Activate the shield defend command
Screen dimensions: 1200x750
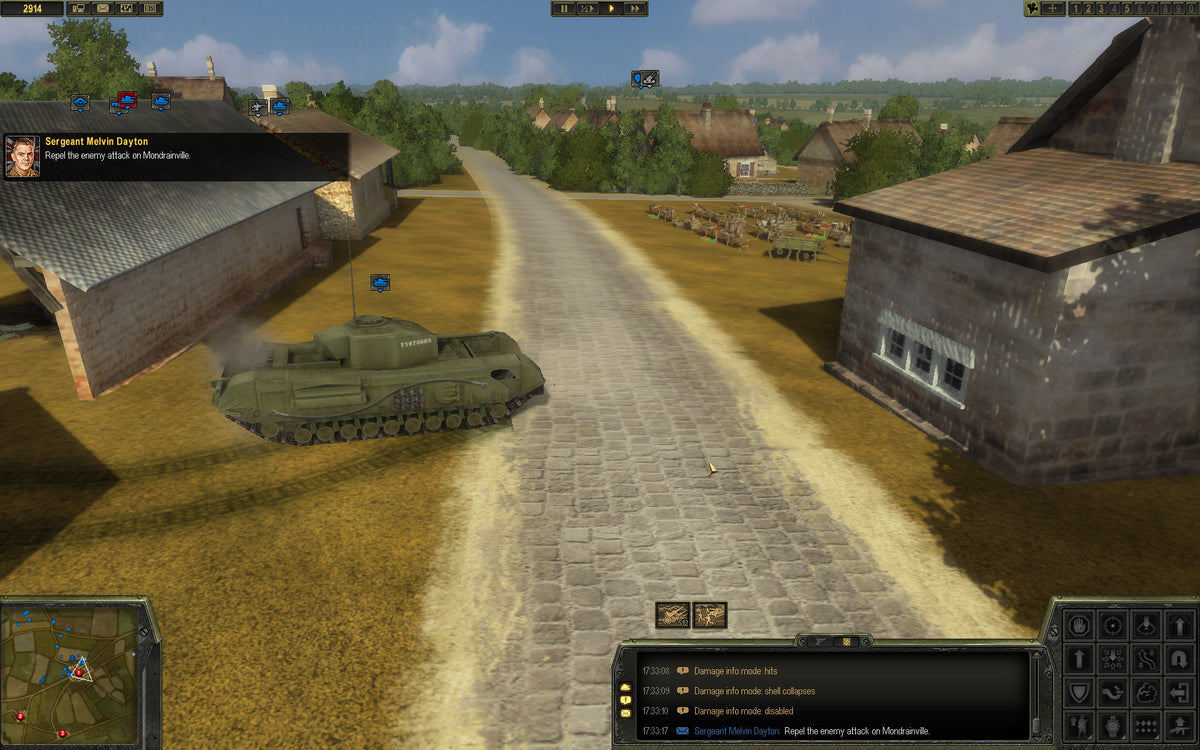pos(1079,692)
